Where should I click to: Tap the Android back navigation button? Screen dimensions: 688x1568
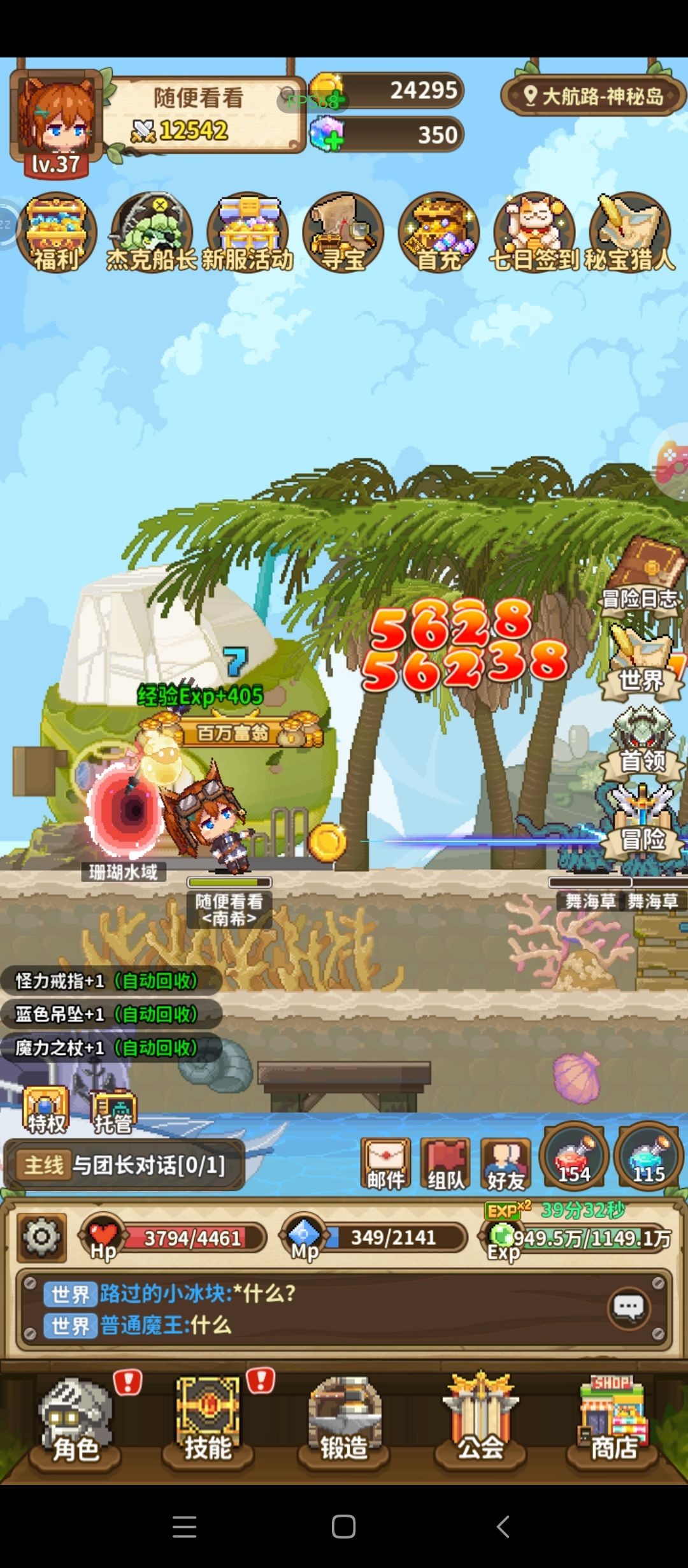coord(503,1527)
